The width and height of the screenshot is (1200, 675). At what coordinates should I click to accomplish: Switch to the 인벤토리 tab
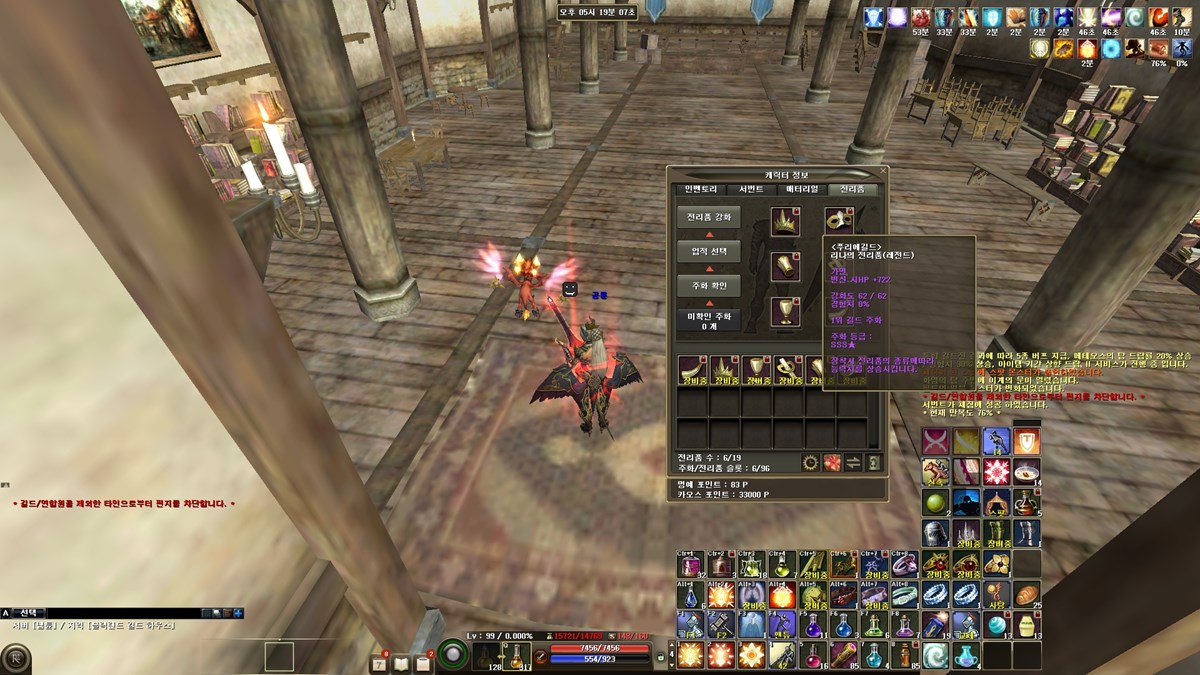coord(701,189)
